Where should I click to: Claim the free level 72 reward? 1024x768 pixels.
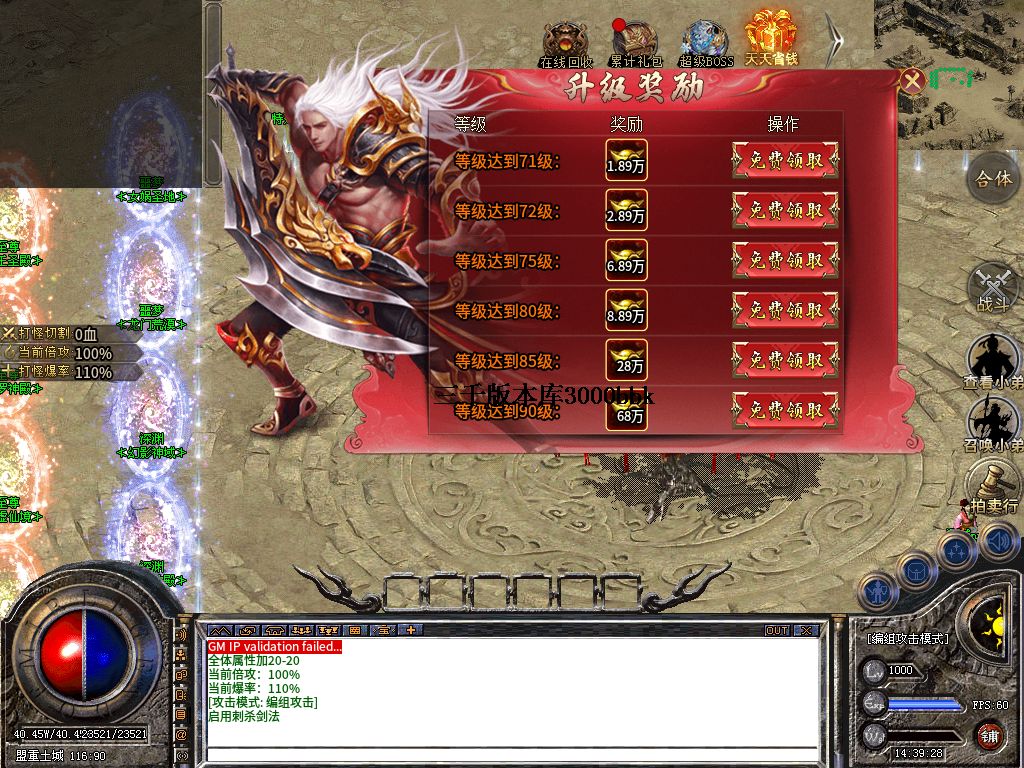785,210
